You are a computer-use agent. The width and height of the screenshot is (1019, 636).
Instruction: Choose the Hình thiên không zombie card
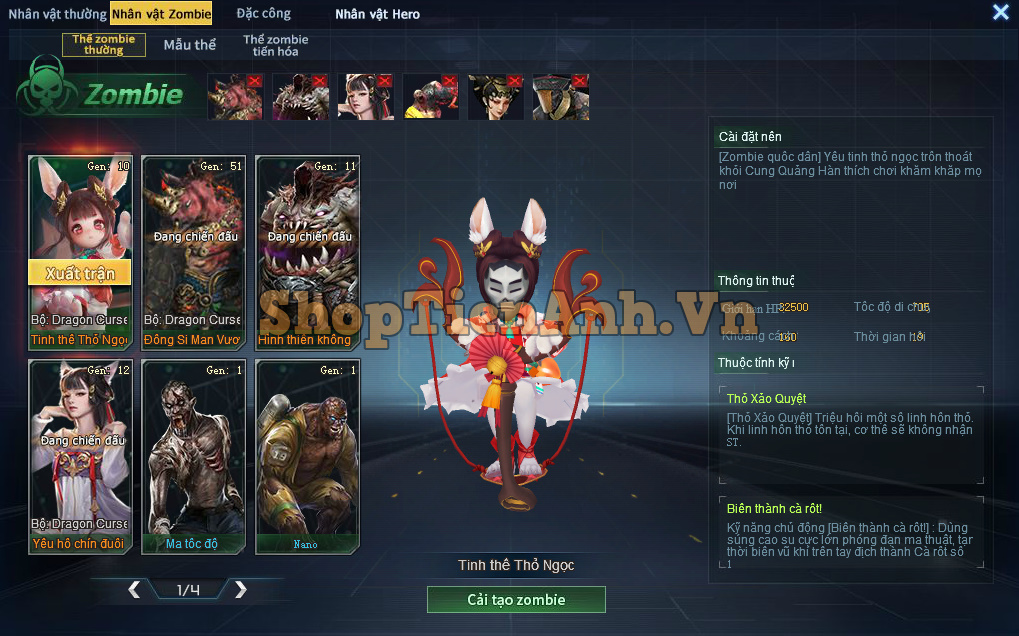click(x=308, y=252)
